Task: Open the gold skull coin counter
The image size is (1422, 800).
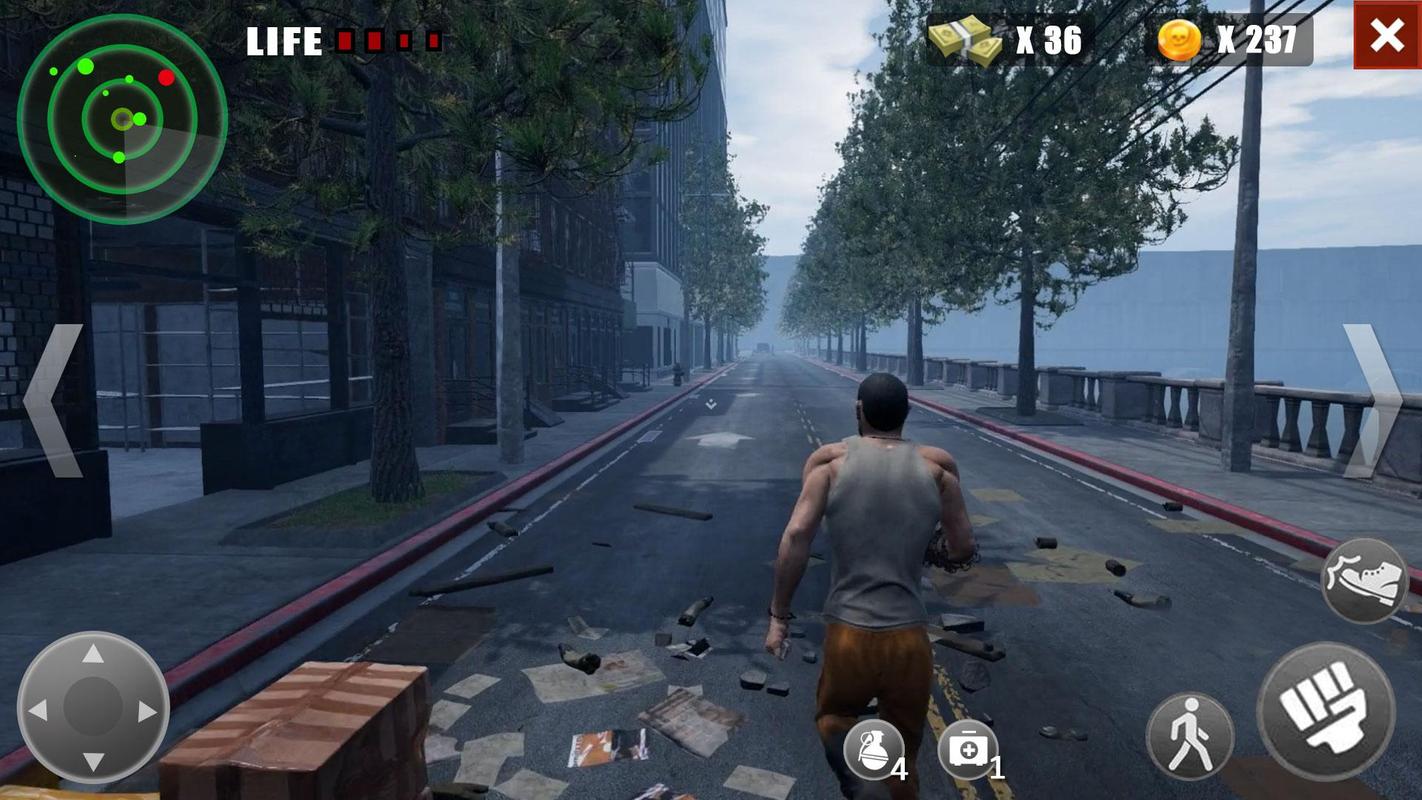Action: point(1229,40)
